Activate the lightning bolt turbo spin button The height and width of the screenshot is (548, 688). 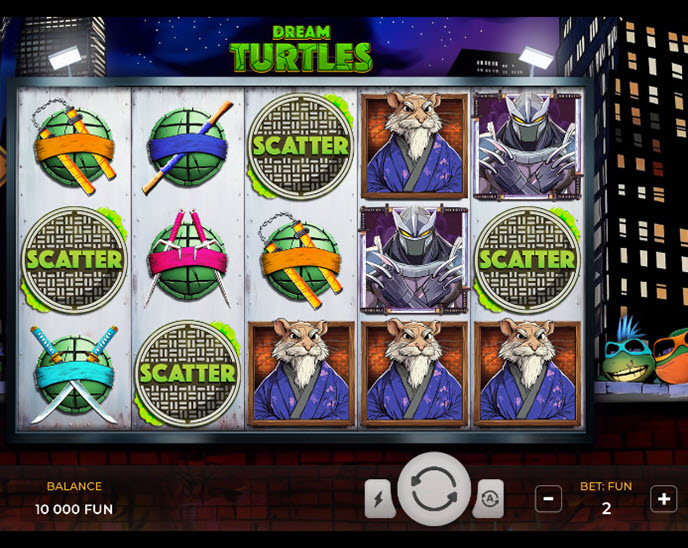379,498
